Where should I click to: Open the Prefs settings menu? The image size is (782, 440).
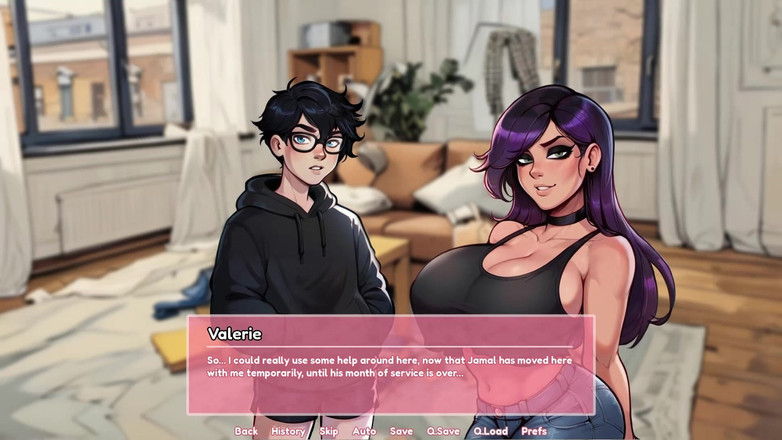[534, 431]
